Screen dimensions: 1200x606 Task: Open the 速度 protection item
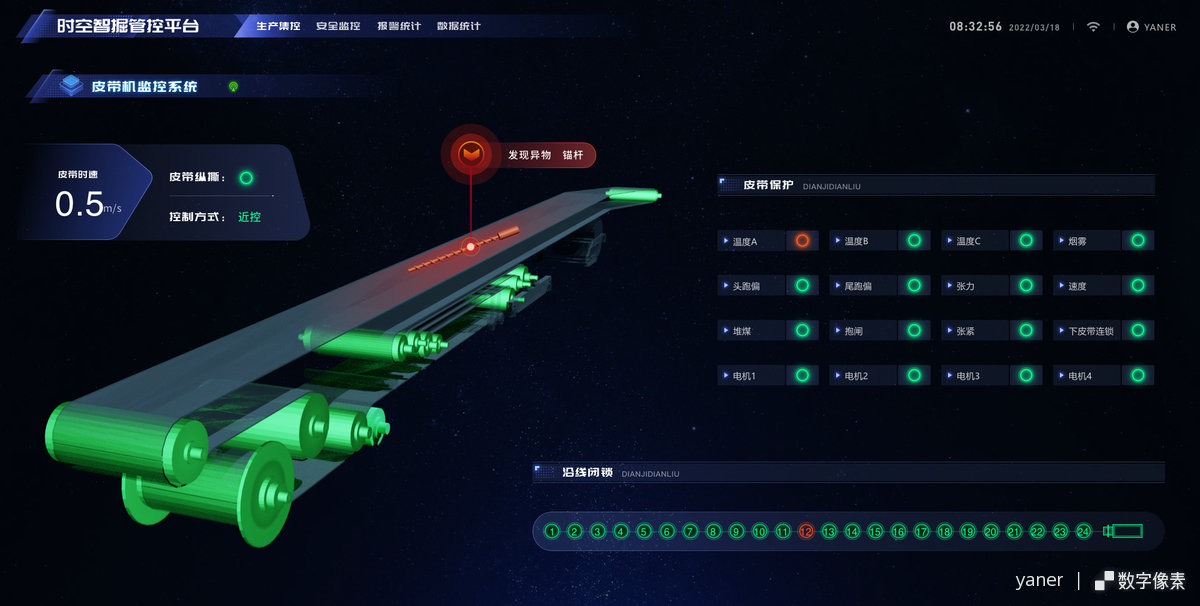1104,286
